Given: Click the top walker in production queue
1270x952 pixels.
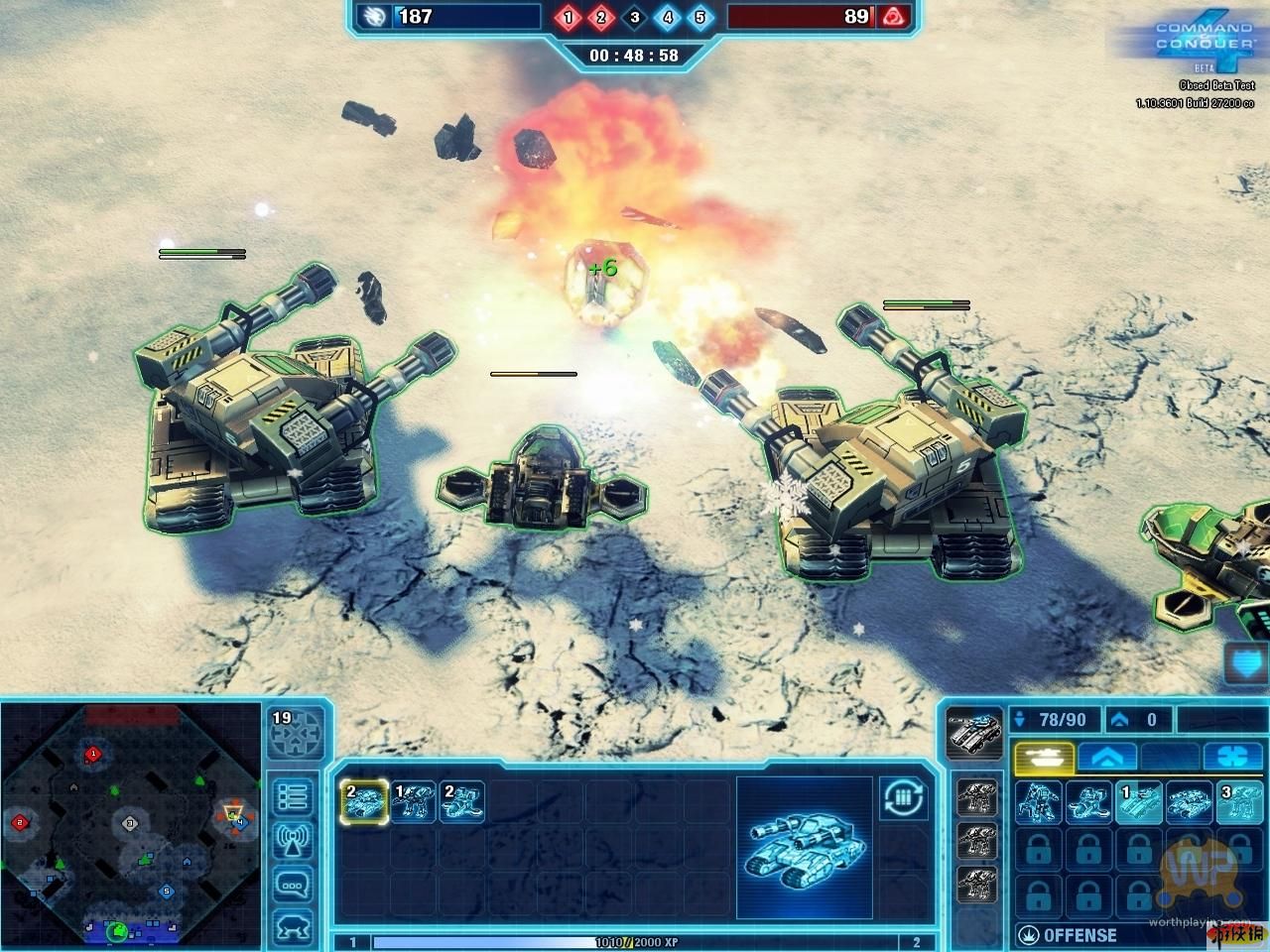Looking at the screenshot, I should (976, 797).
